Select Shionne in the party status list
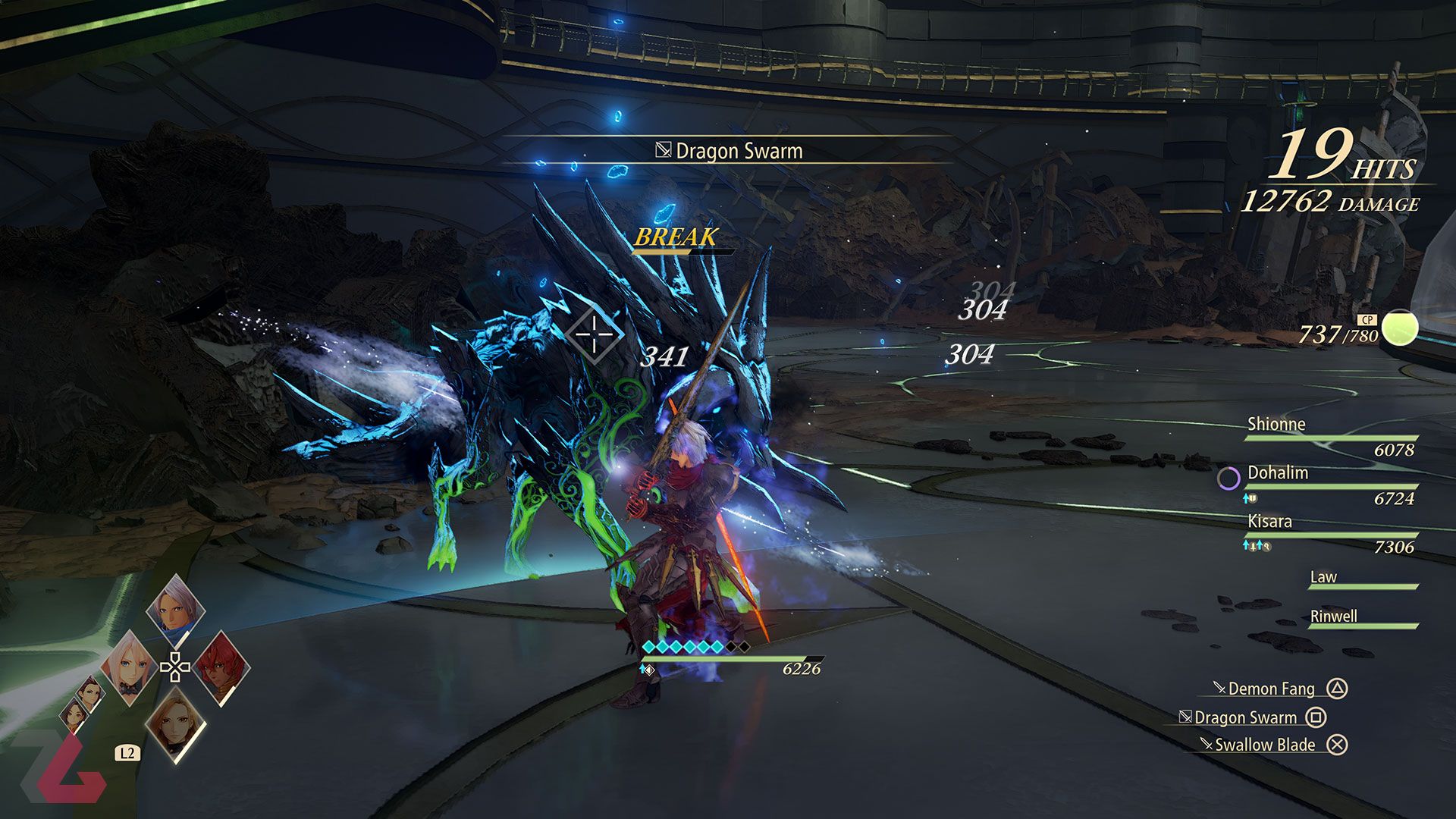Screen dimensions: 1456x819 [x=1331, y=436]
